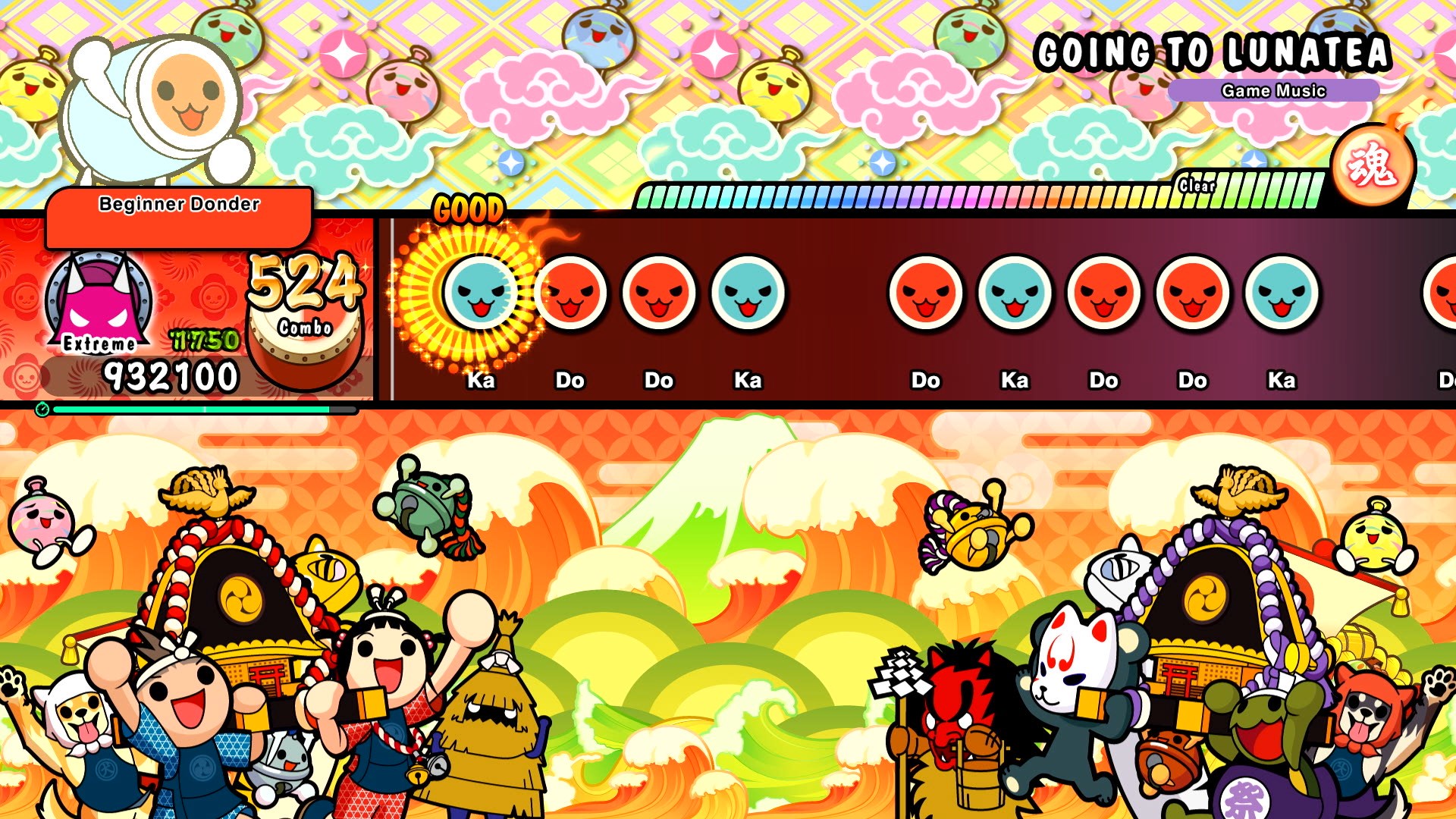This screenshot has height=819, width=1456.
Task: Click the Clear marker on the gauge
Action: (x=1195, y=184)
